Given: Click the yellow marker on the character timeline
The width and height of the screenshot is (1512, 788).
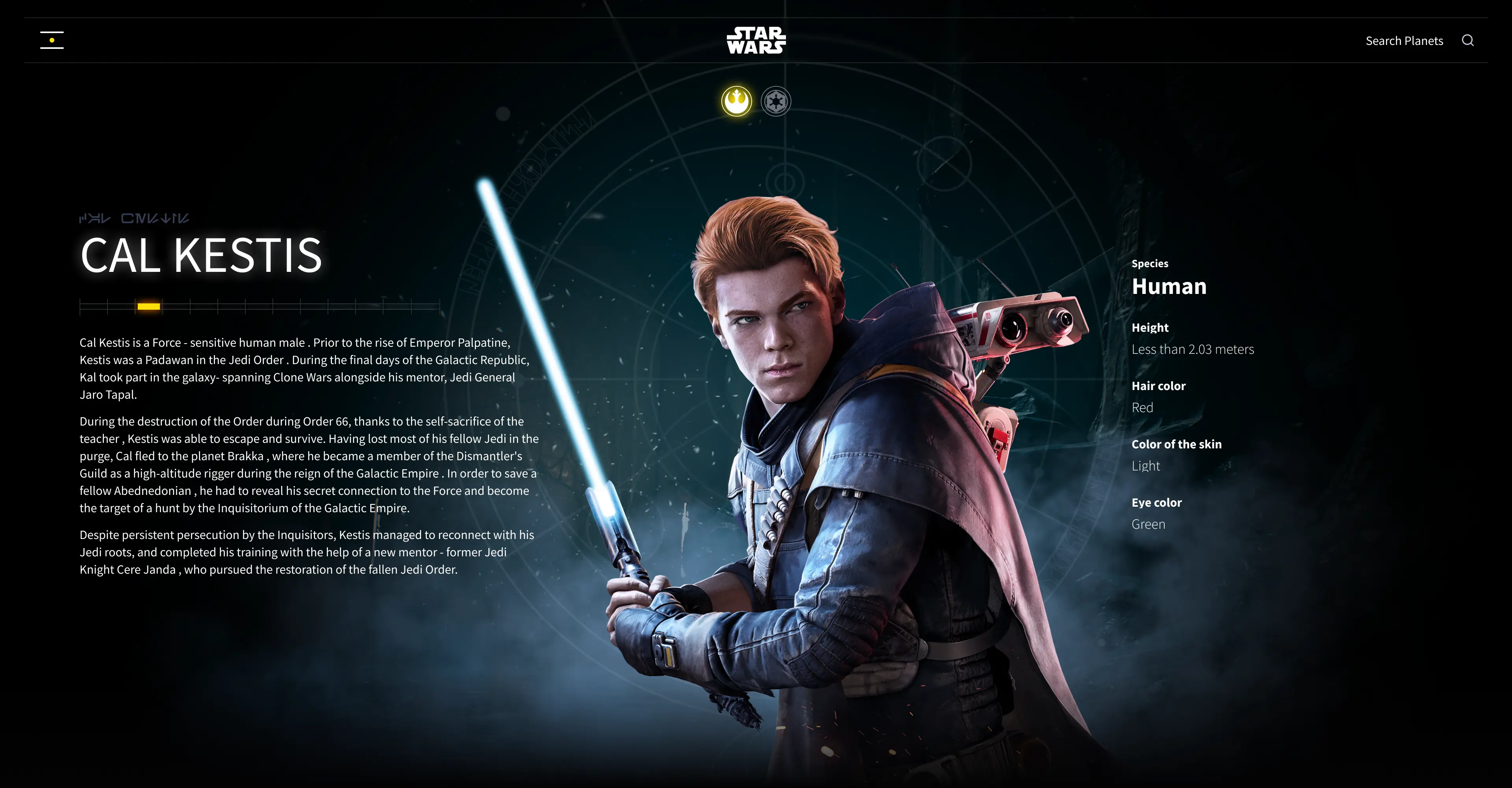Looking at the screenshot, I should [150, 306].
